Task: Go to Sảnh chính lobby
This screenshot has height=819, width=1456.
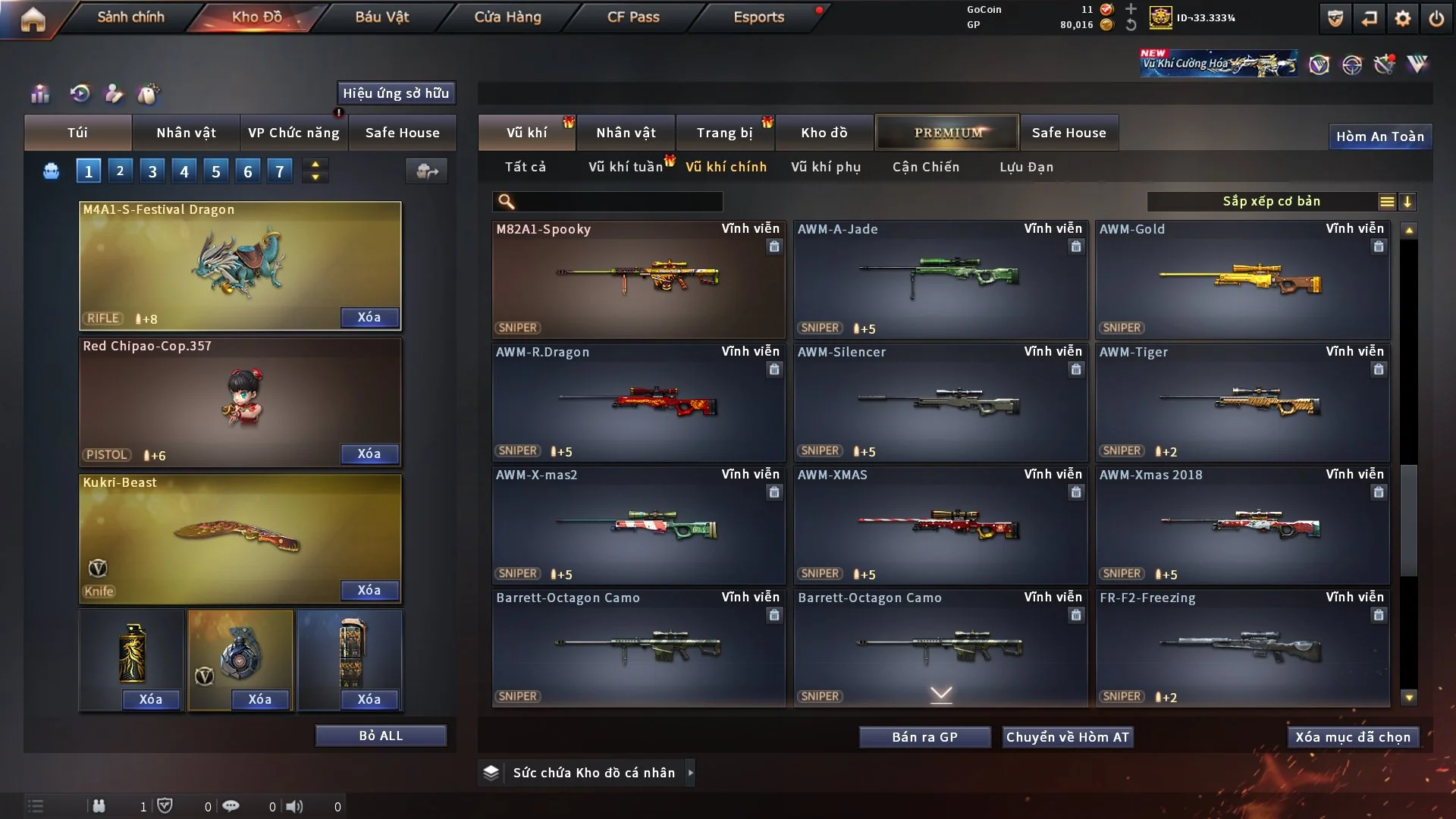Action: coord(130,17)
